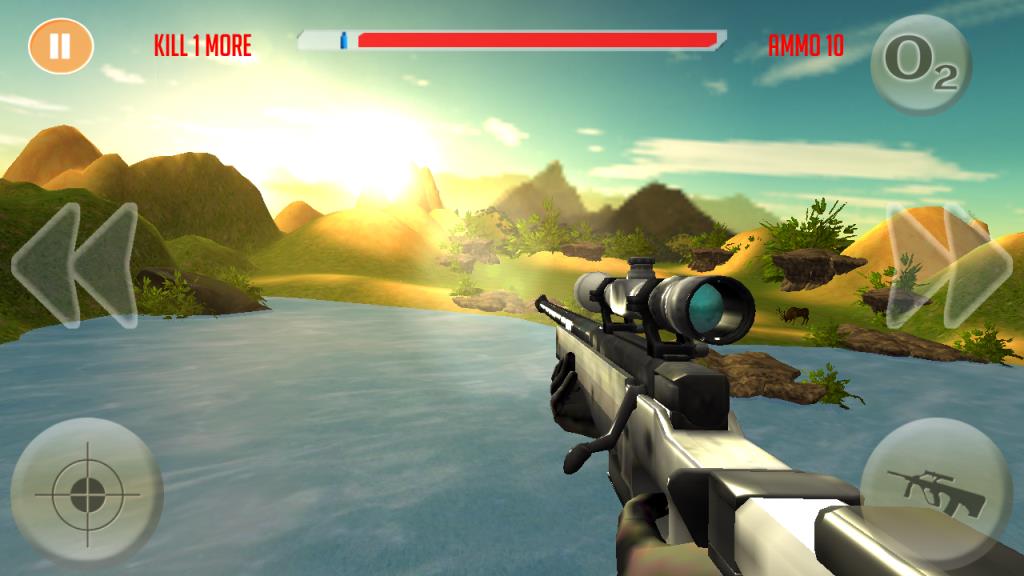Screen dimensions: 1024x576
Task: Tap the O2 oxygen button
Action: point(920,64)
